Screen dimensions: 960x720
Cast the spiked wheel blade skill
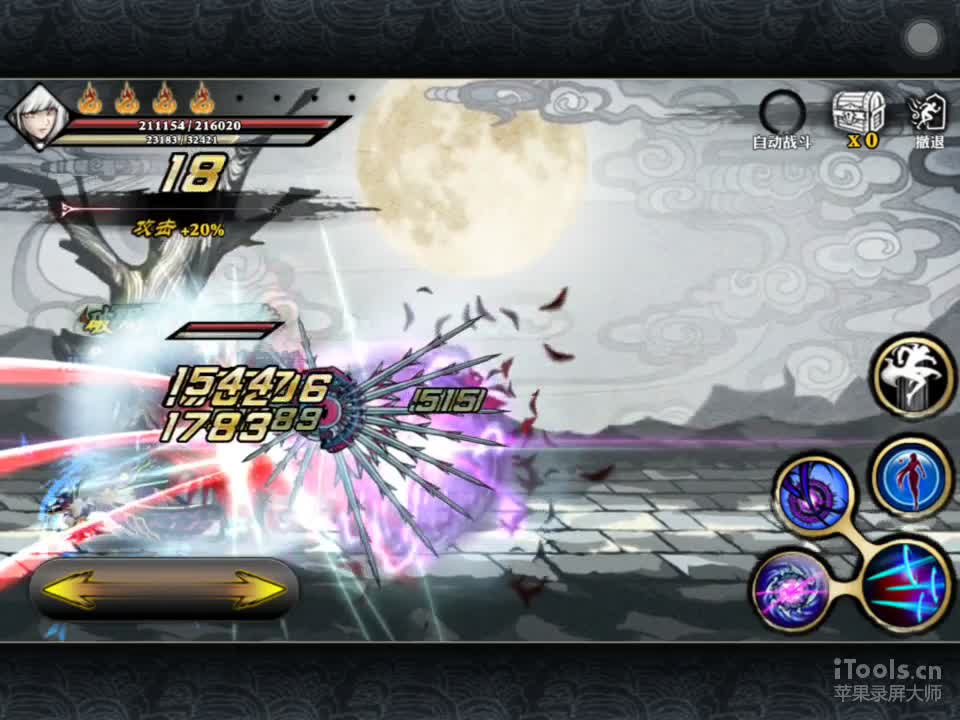(814, 494)
